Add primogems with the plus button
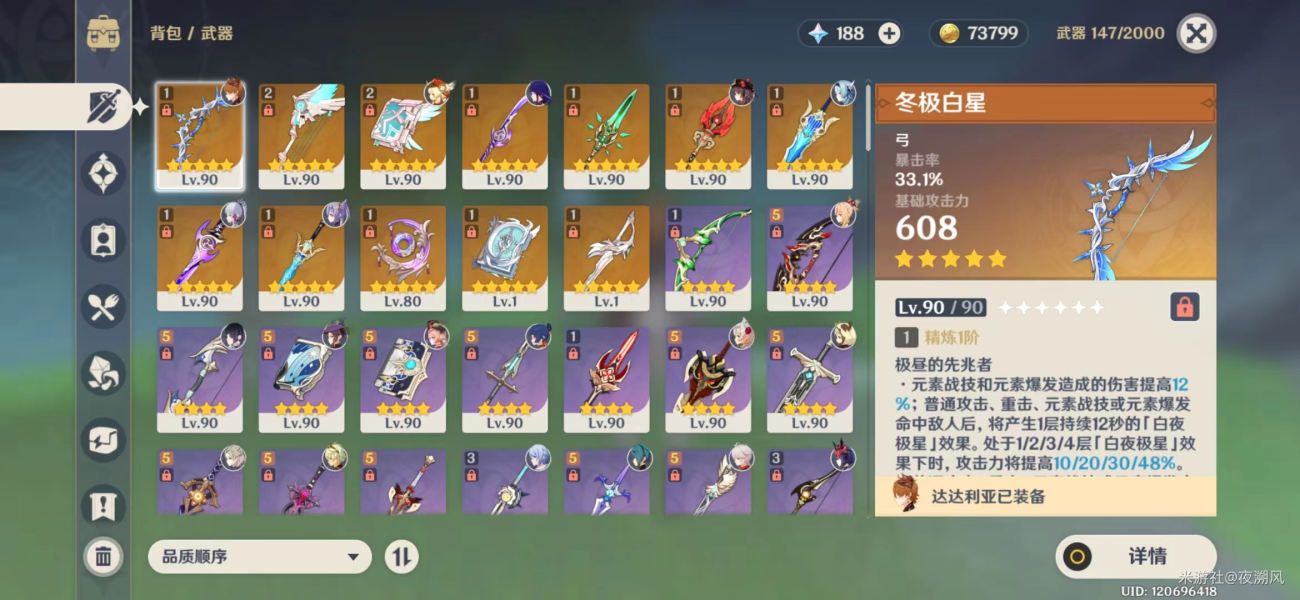The image size is (1300, 600). [889, 34]
